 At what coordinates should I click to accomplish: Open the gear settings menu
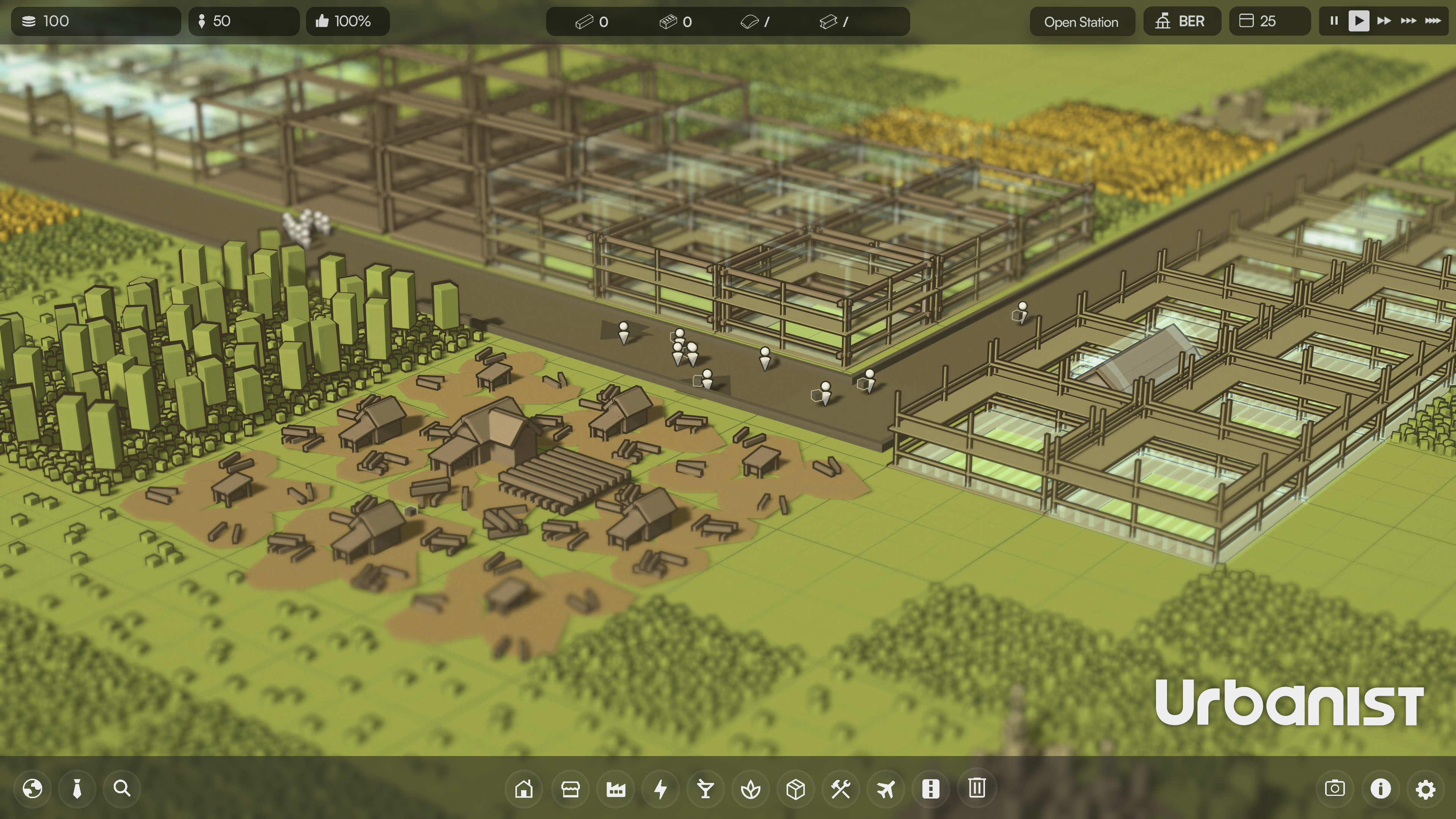1426,789
